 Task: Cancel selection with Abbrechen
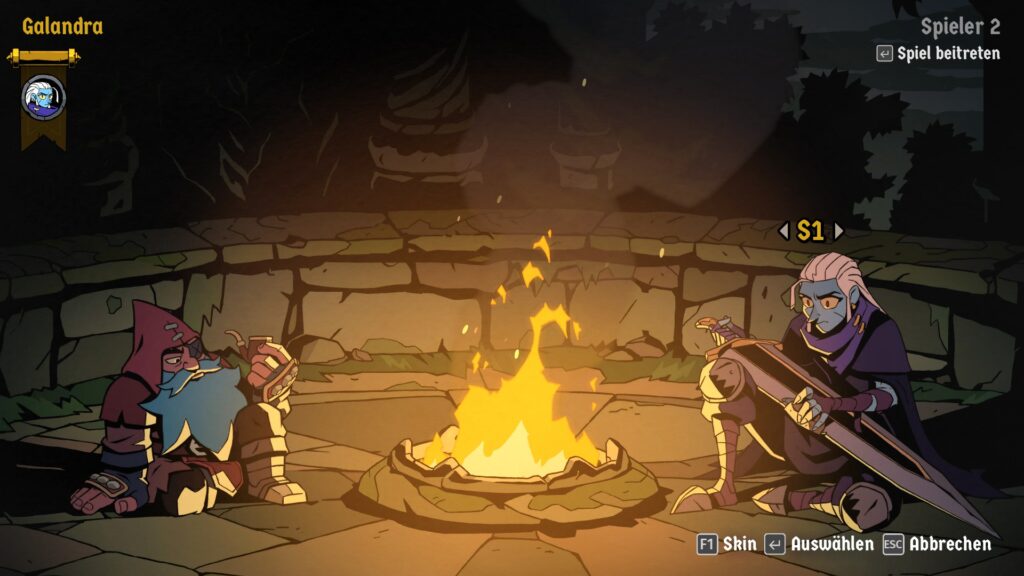pyautogui.click(x=937, y=544)
